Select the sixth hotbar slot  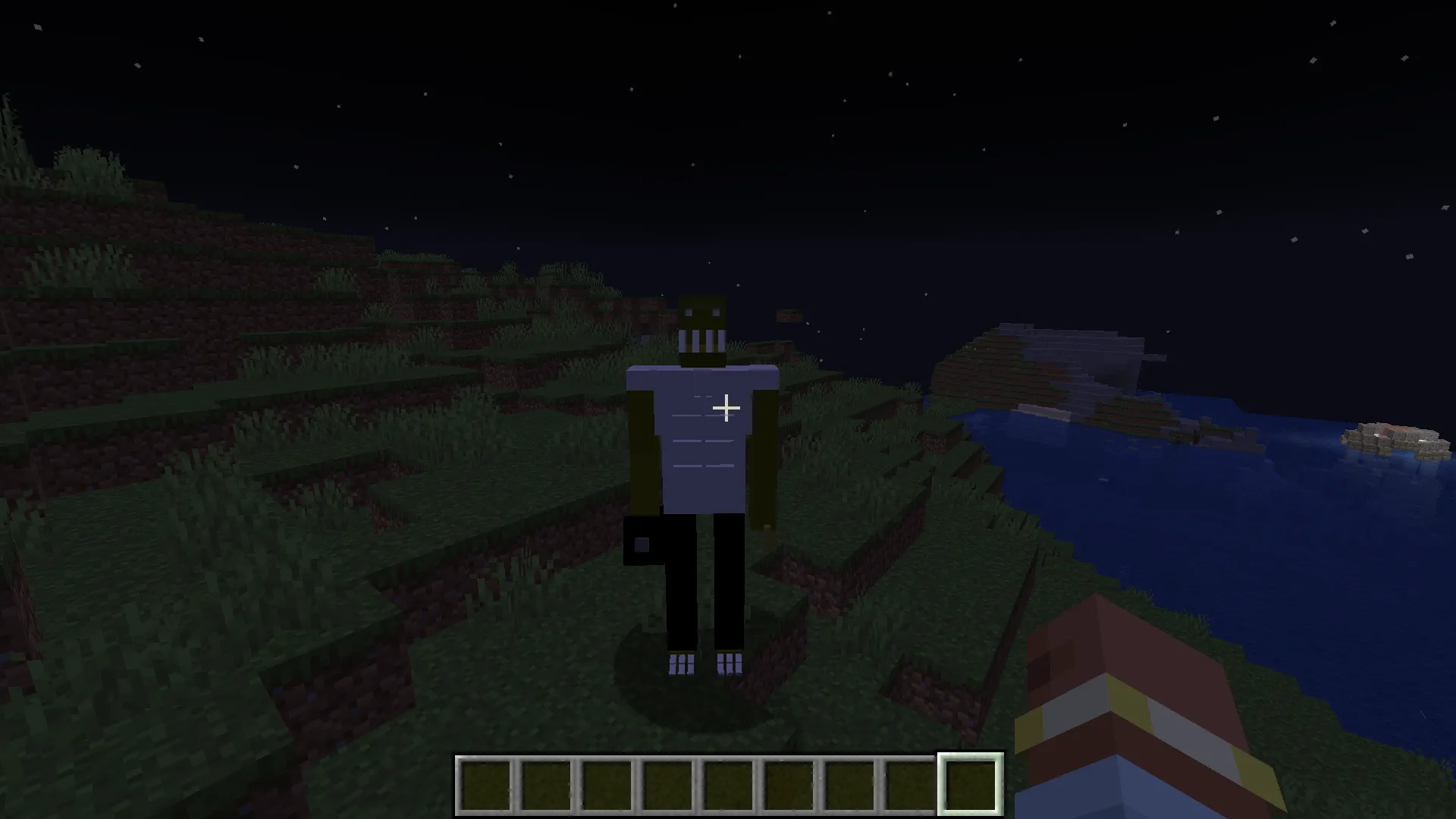click(787, 782)
